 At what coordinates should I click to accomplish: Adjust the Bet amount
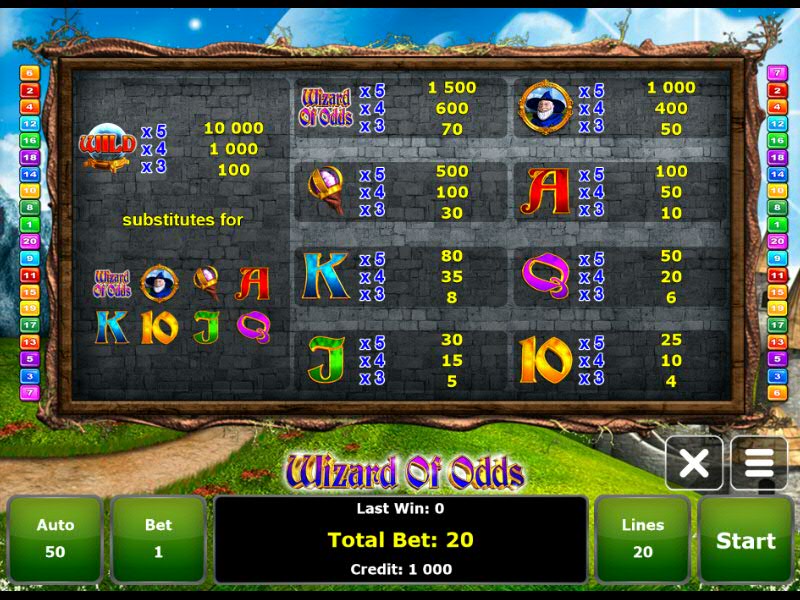click(x=158, y=539)
